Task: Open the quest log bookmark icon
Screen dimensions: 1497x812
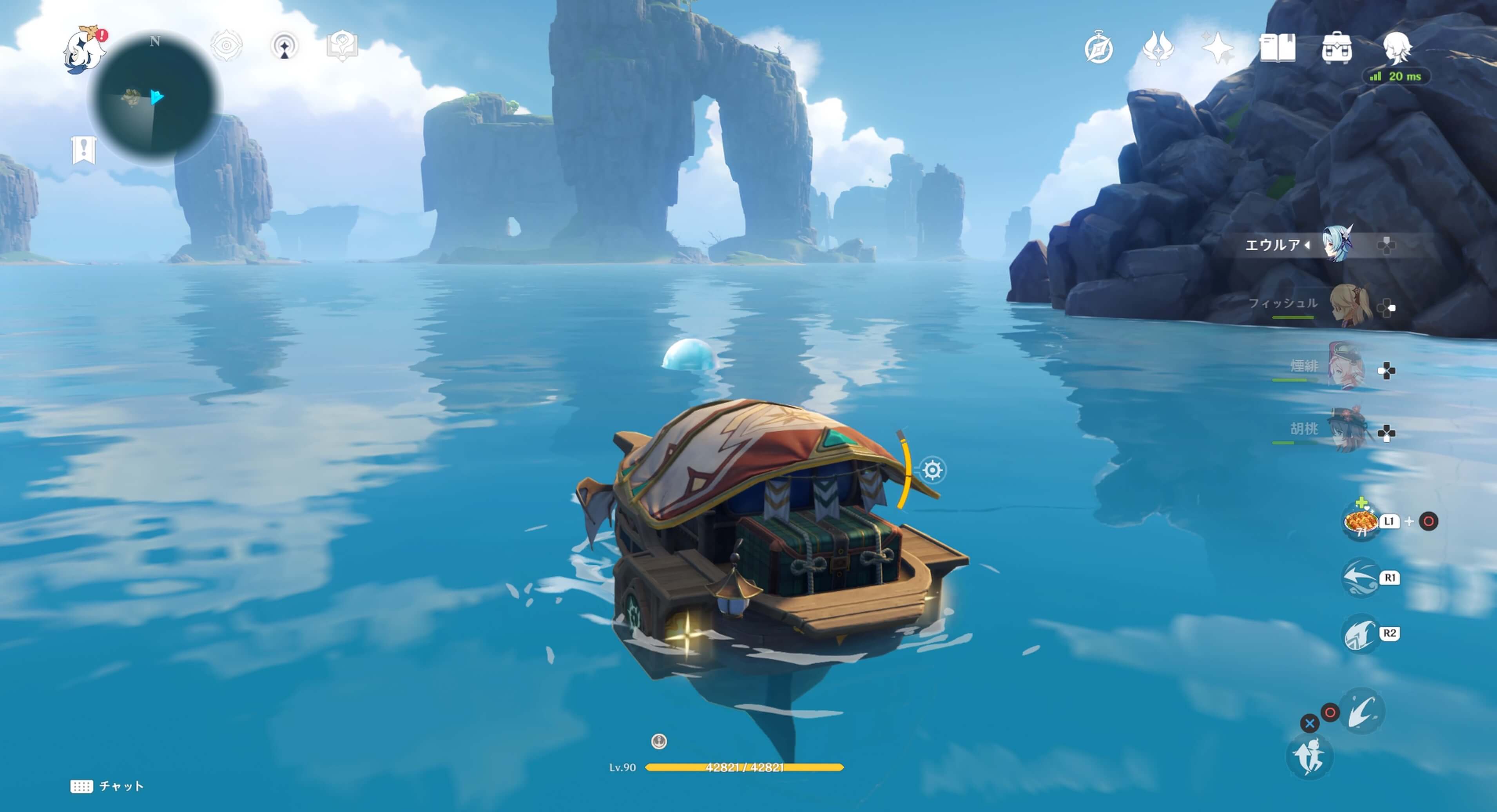Action: (x=84, y=150)
